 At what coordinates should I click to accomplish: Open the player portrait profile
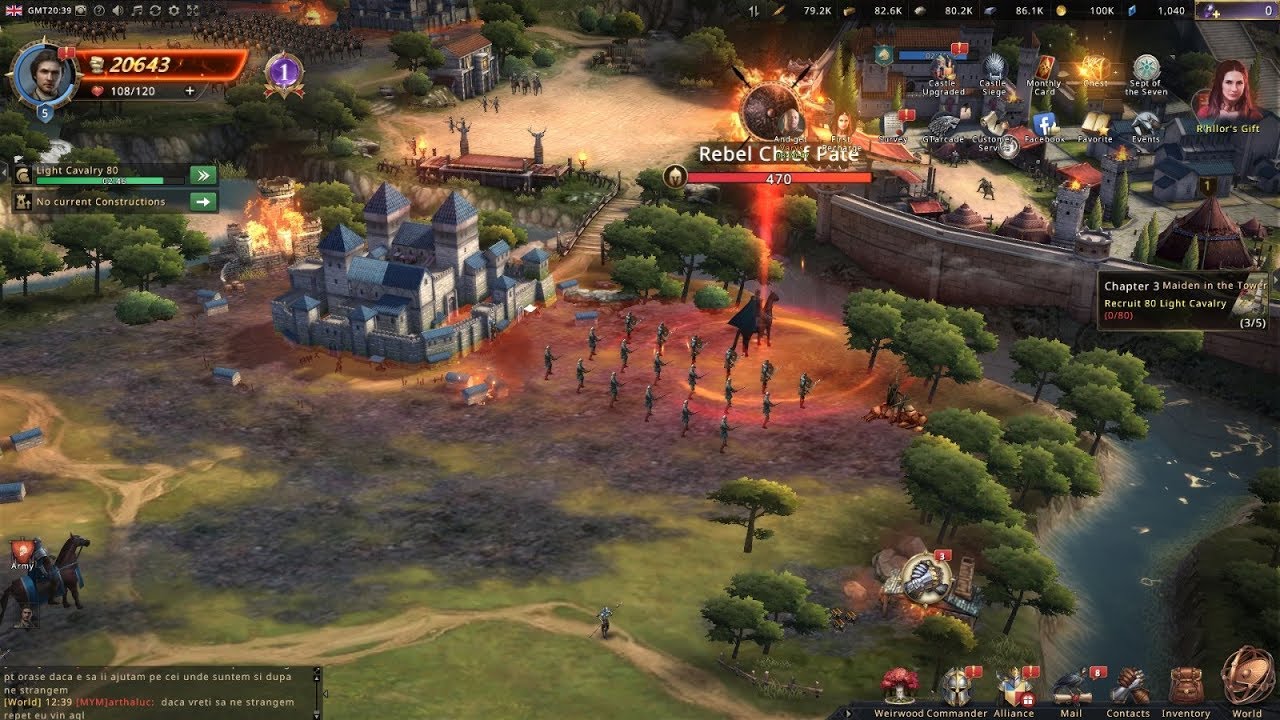[x=44, y=73]
